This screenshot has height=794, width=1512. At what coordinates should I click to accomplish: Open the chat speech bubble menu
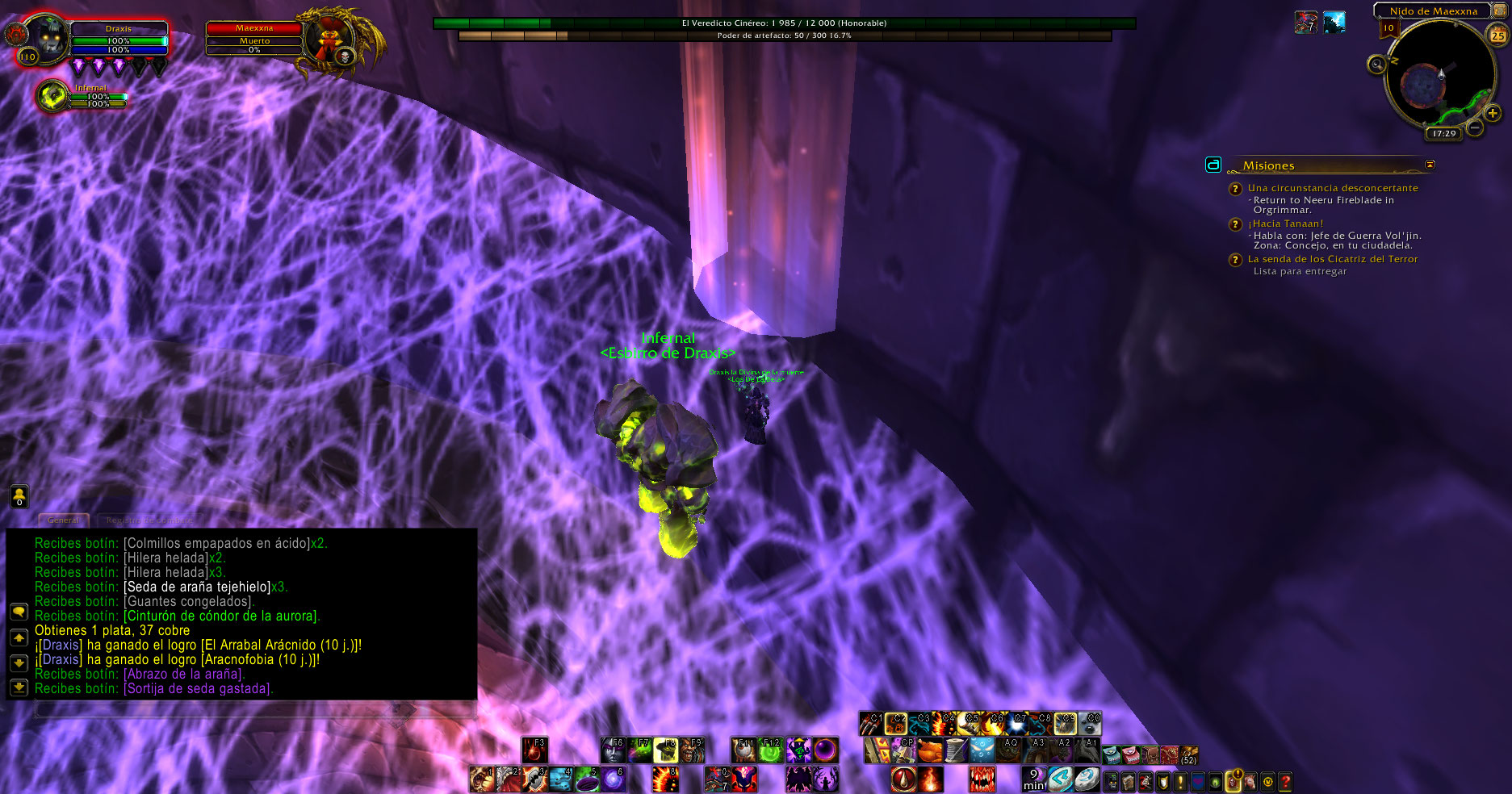(x=19, y=612)
